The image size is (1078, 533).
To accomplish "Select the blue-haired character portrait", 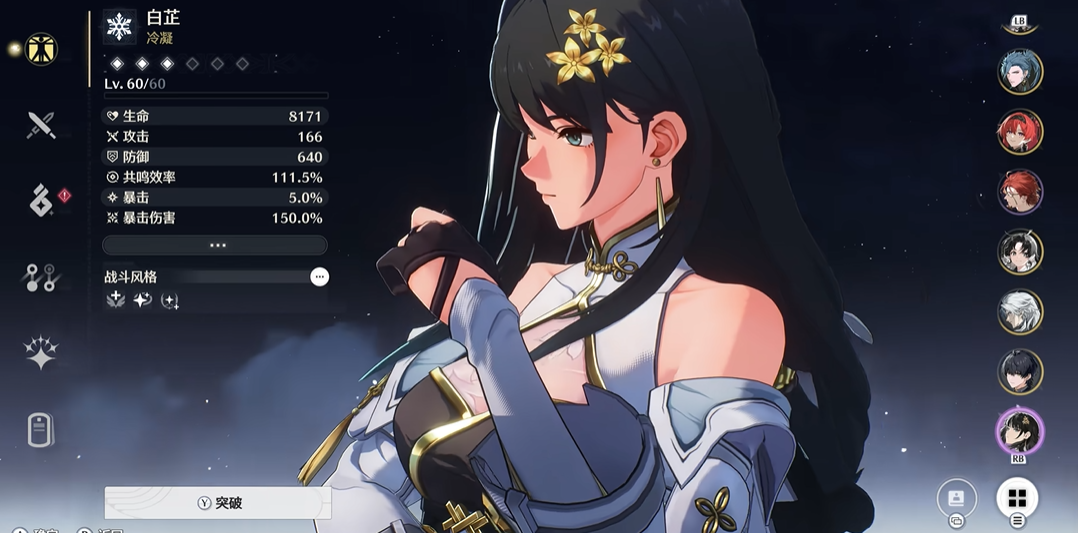I will coord(1020,72).
